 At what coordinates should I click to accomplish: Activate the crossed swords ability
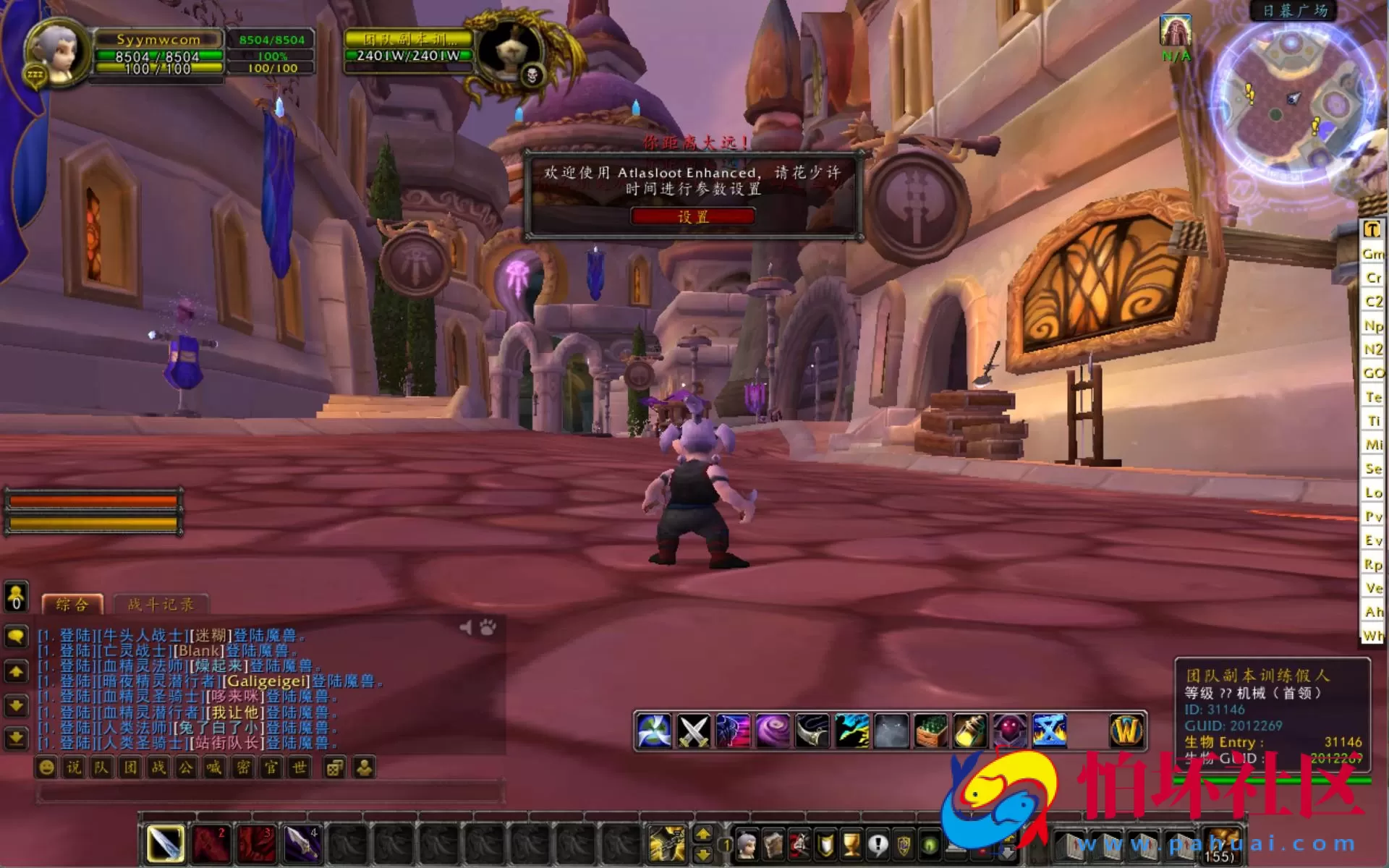point(693,731)
